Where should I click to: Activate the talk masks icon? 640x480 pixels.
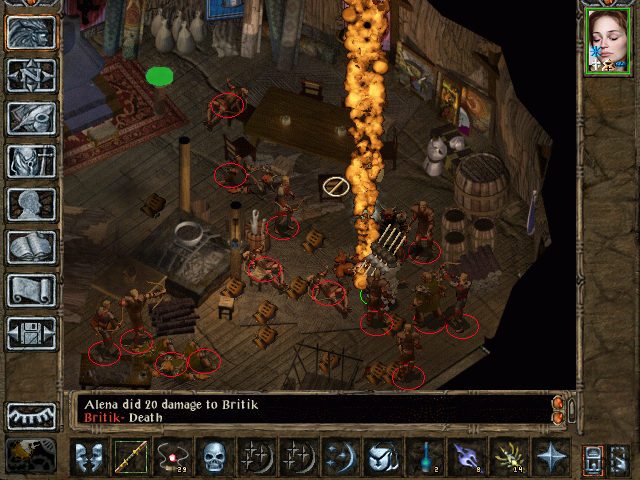pos(89,458)
